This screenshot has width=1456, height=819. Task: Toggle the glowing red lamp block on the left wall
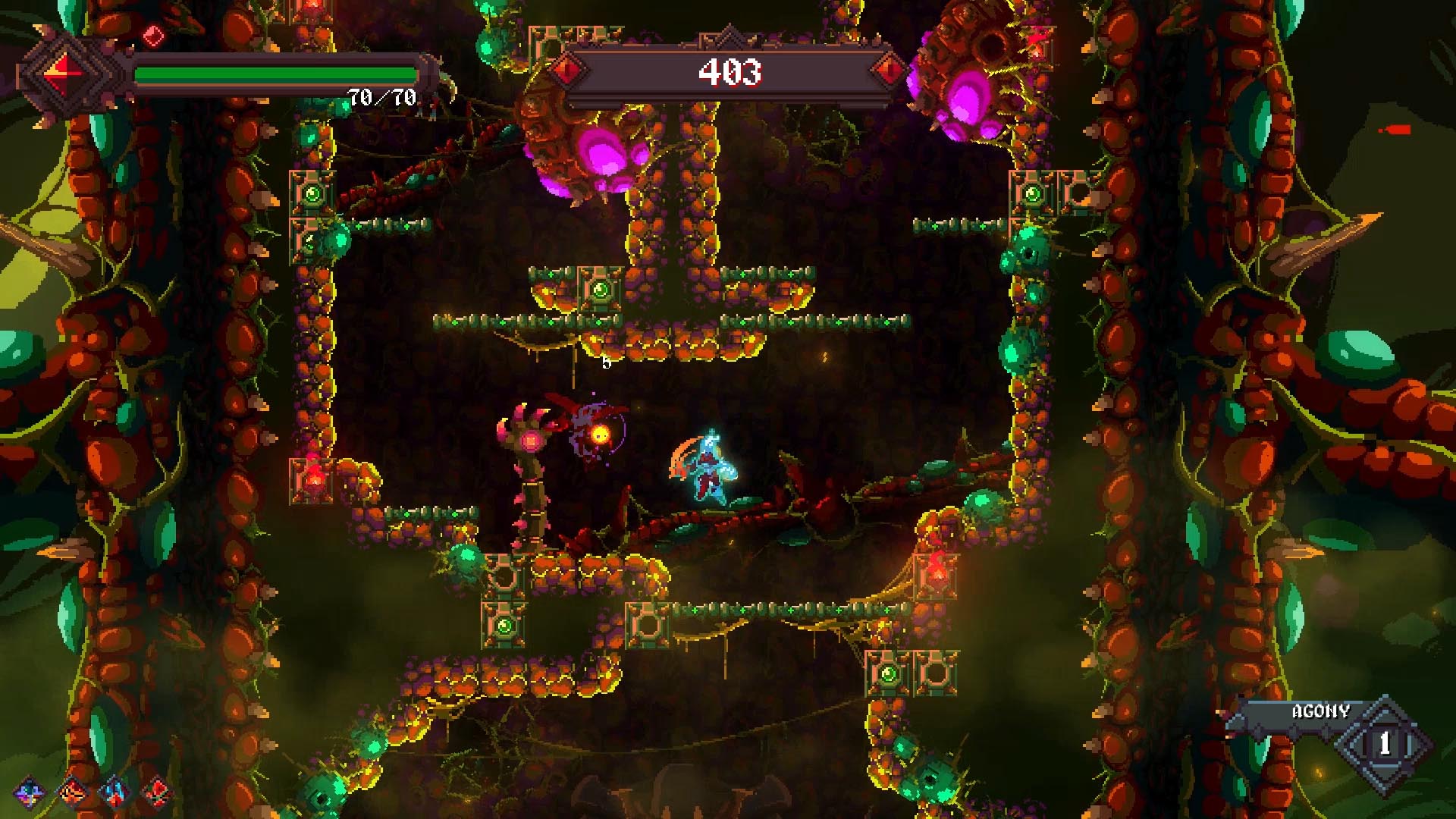coord(313,480)
